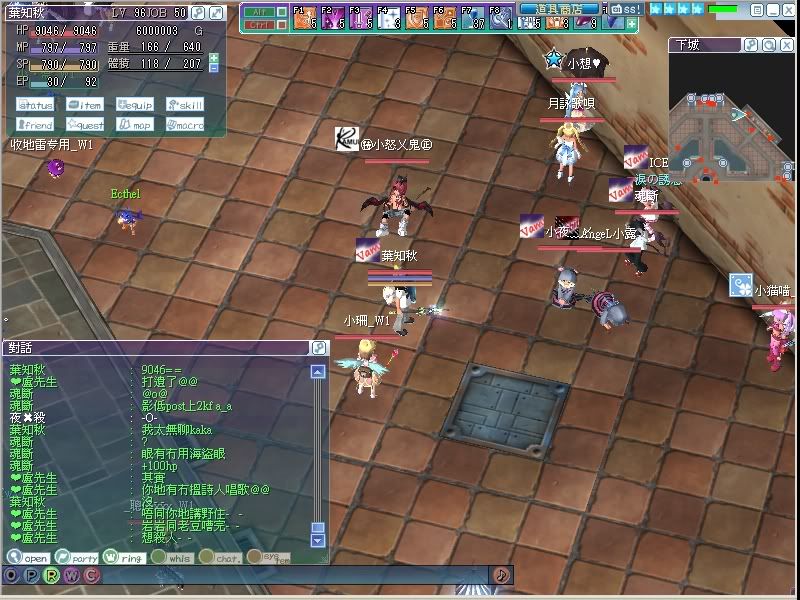
Task: Click the chat text input bar
Action: [300, 575]
